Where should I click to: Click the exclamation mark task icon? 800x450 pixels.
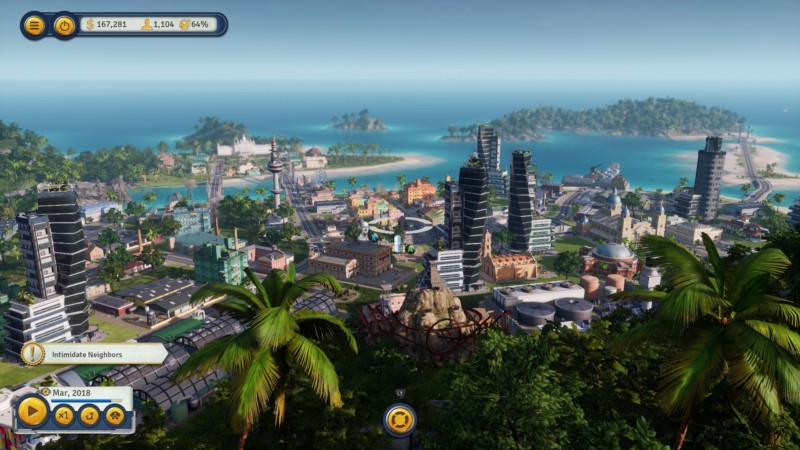(32, 354)
